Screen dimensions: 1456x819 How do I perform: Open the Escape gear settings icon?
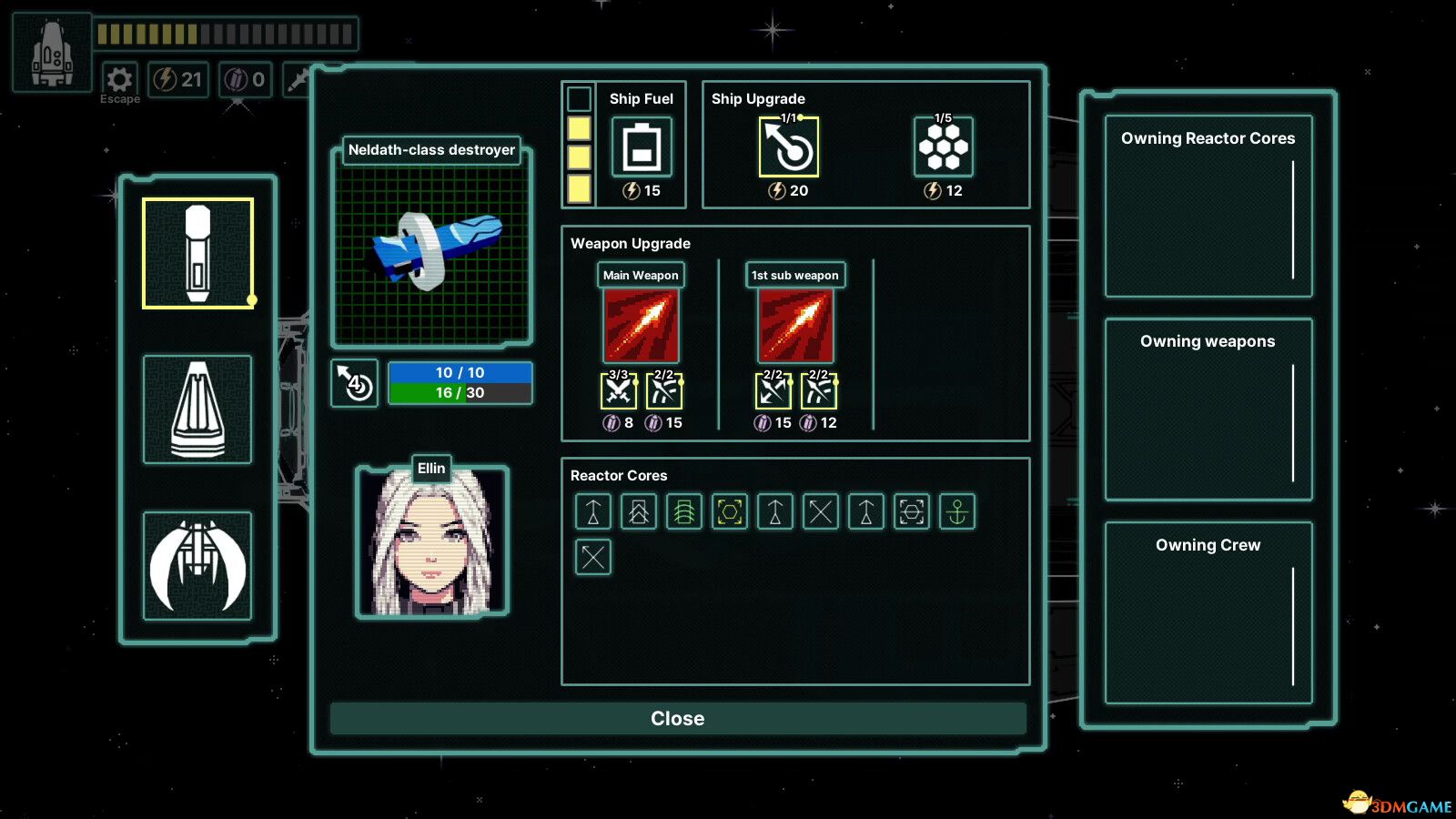tap(119, 79)
